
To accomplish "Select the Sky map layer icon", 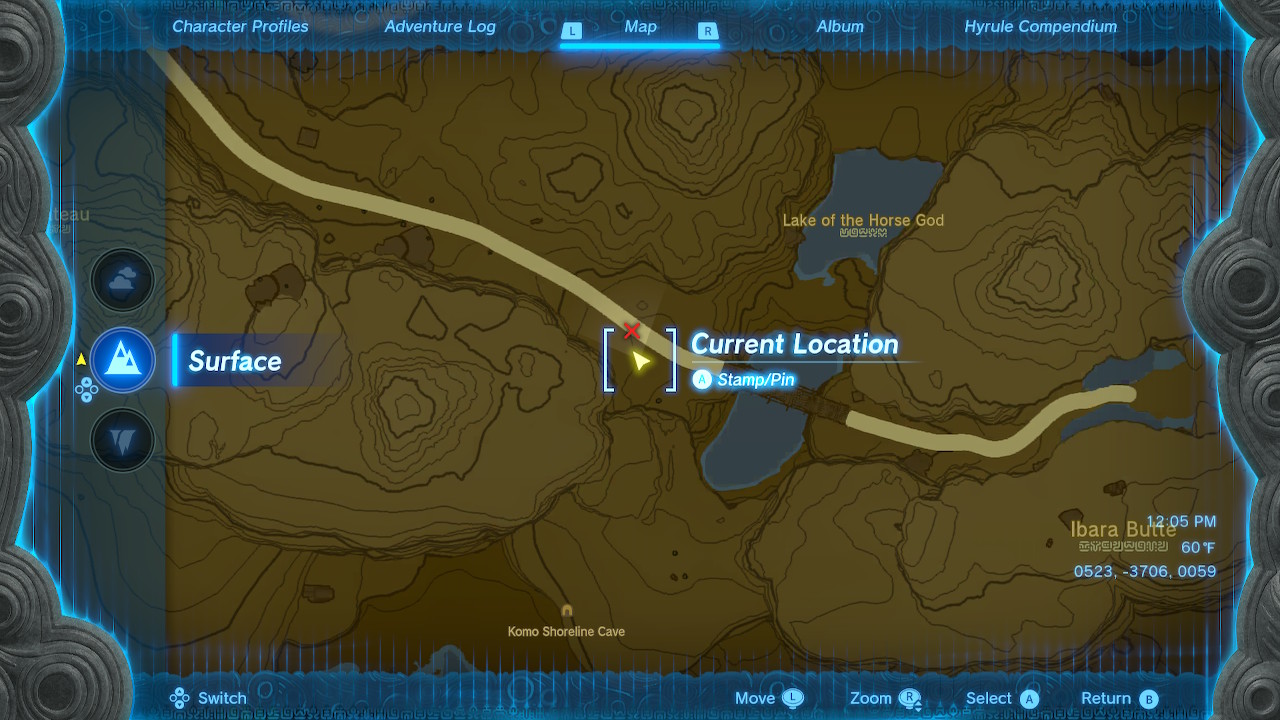I will [122, 280].
